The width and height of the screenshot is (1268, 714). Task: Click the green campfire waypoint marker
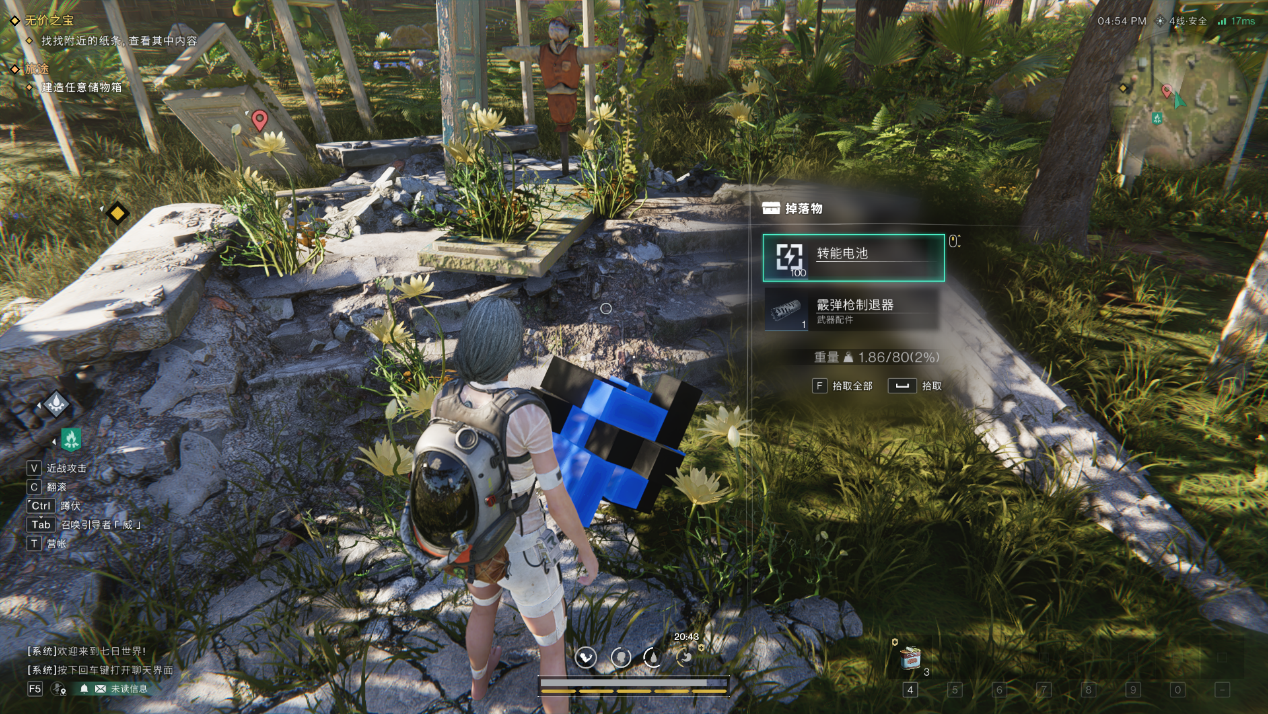71,438
